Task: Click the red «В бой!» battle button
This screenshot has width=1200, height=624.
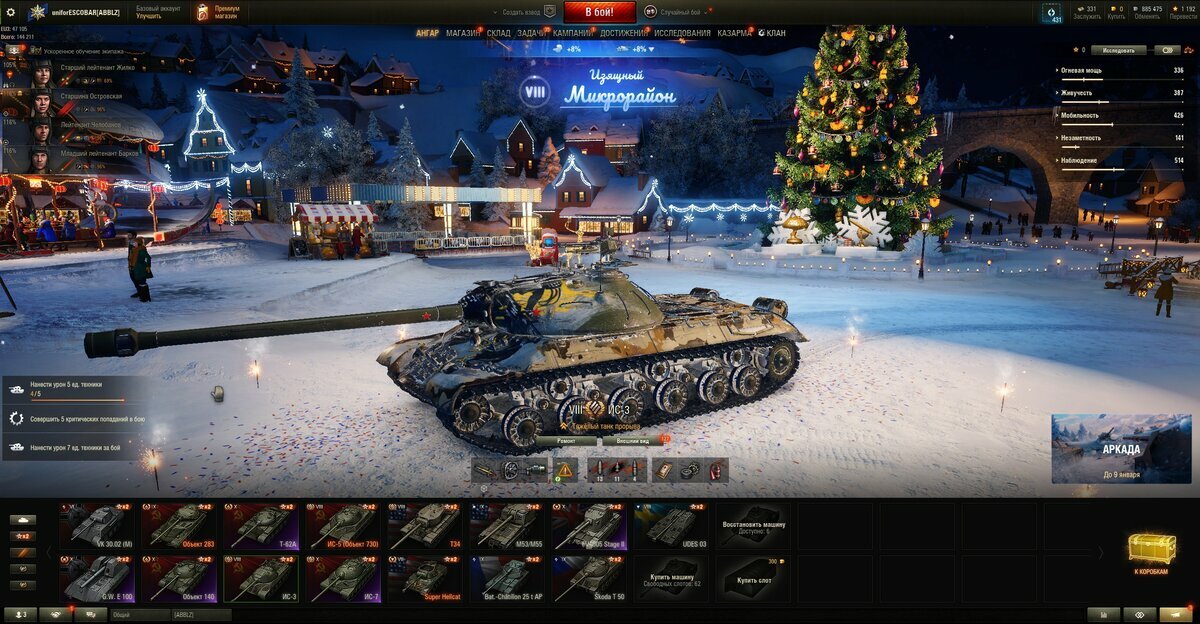Action: coord(600,12)
